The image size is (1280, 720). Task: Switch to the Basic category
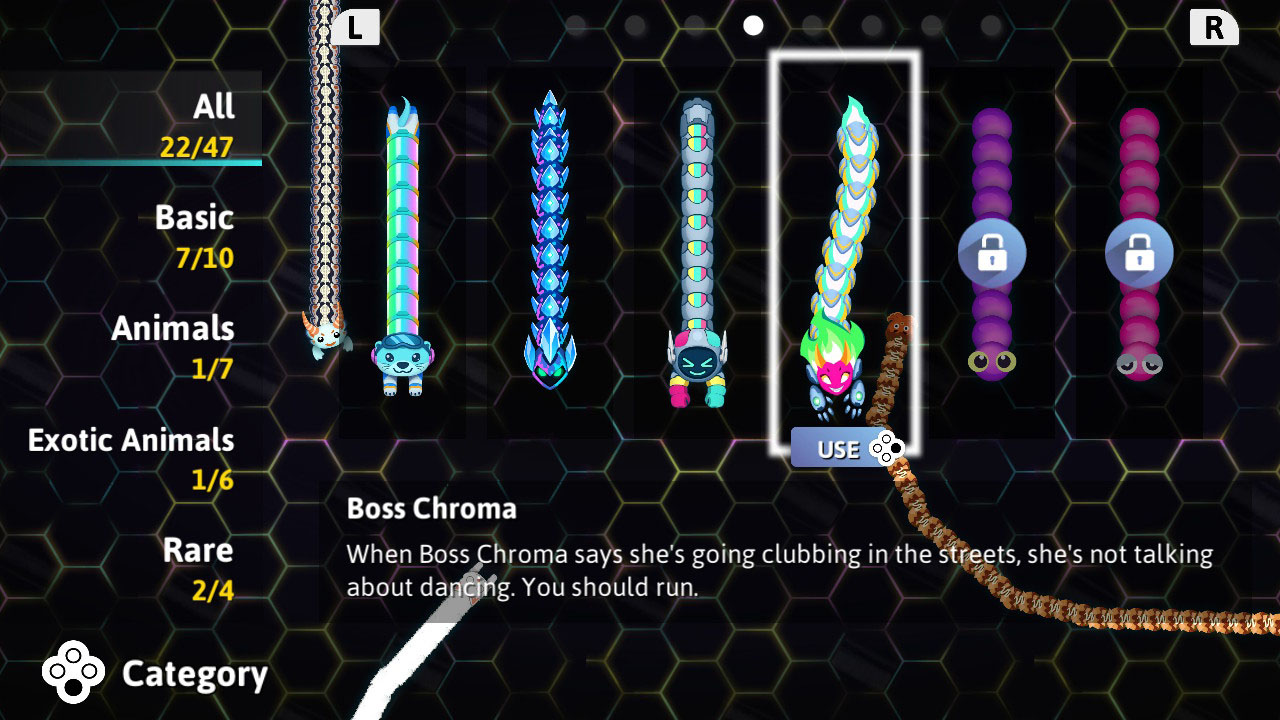click(x=194, y=218)
